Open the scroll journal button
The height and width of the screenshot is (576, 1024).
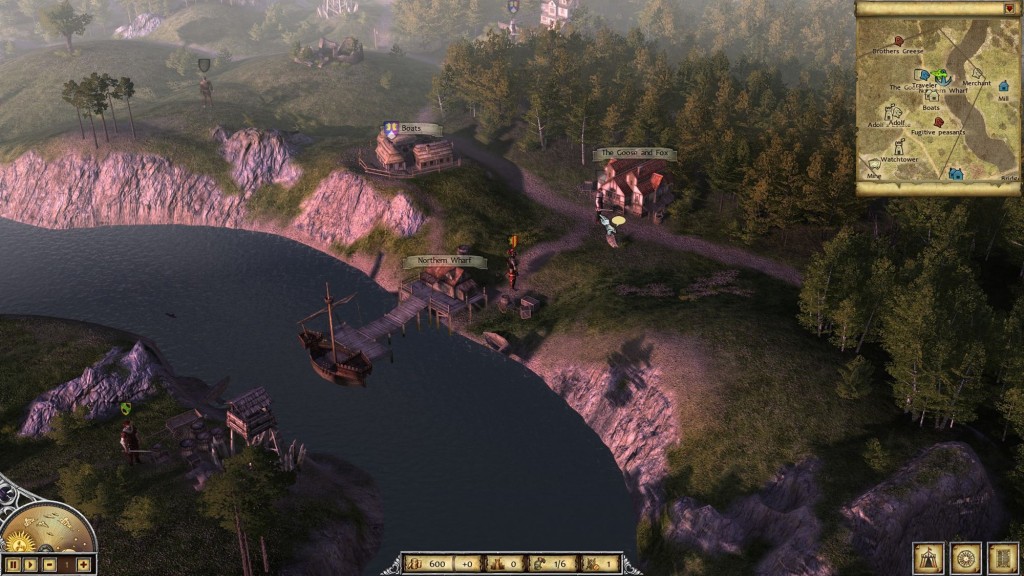1002,557
